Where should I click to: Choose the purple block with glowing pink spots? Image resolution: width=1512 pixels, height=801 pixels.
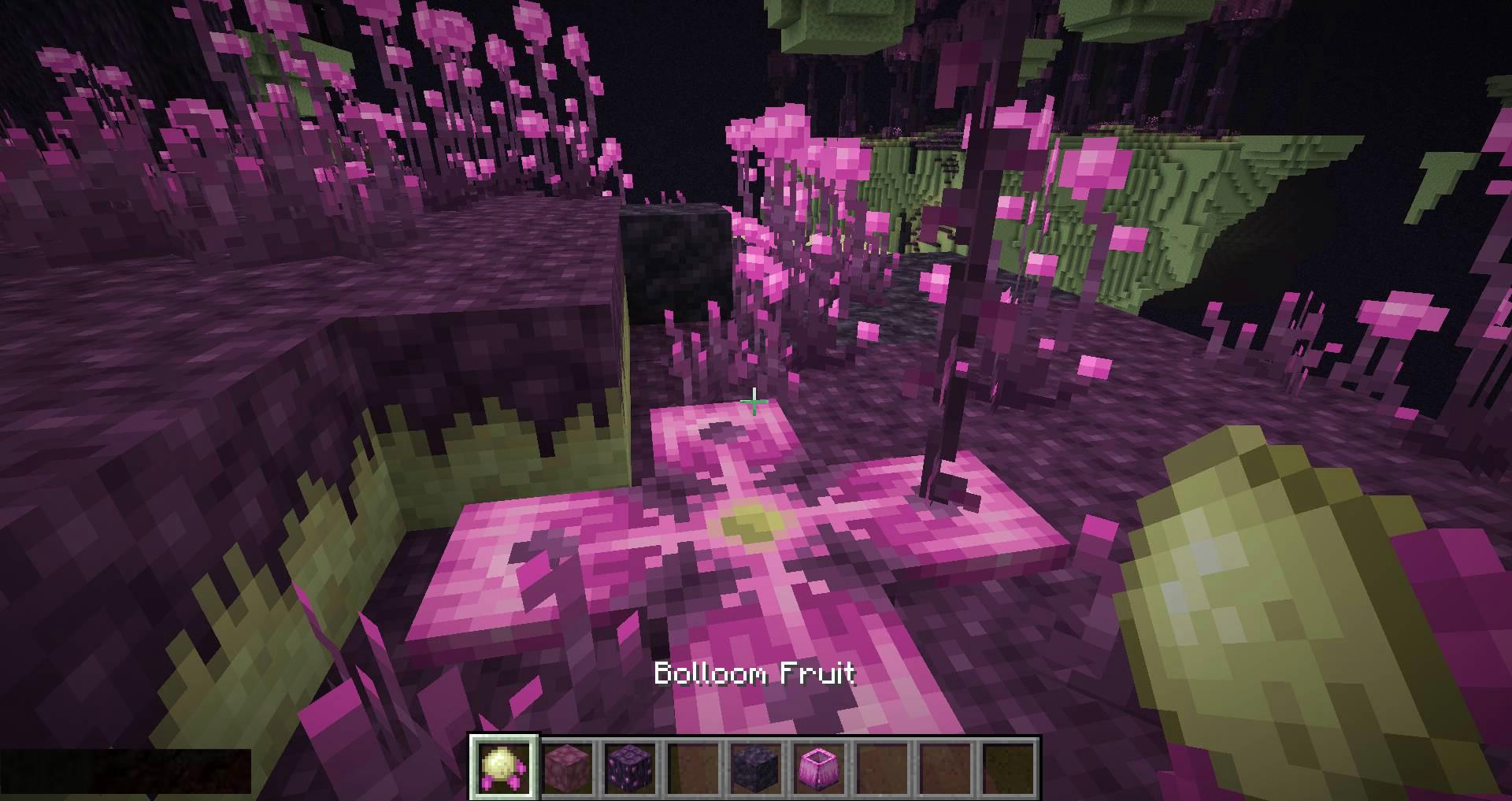(630, 768)
